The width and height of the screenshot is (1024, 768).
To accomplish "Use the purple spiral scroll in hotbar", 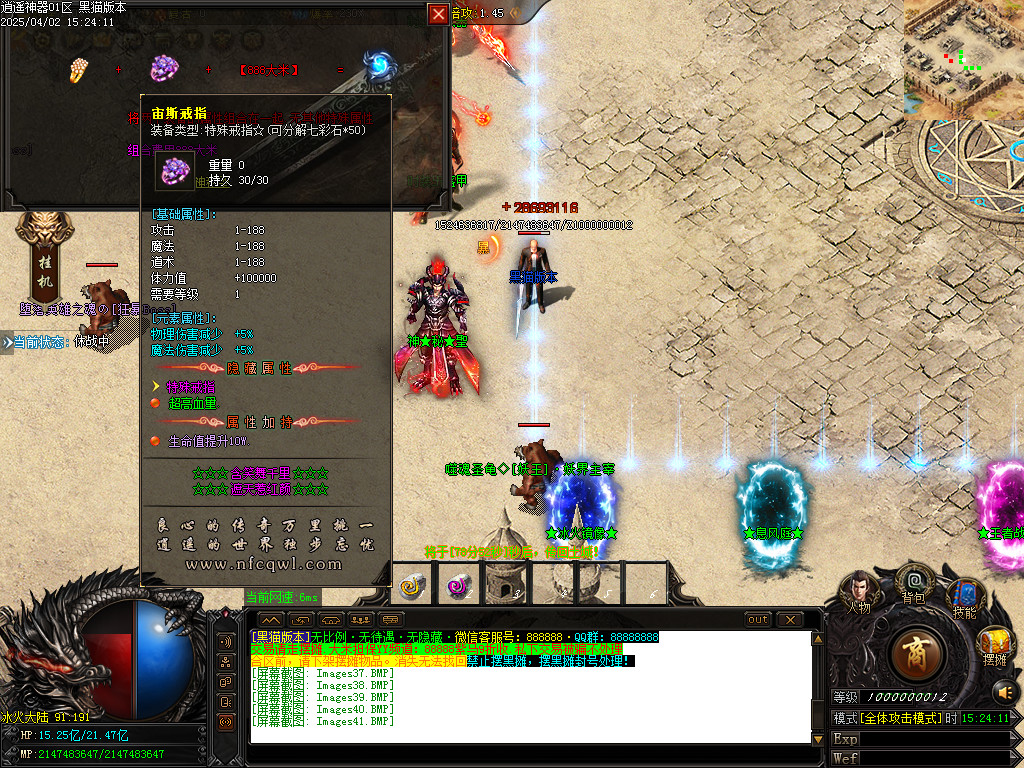I will (x=459, y=586).
